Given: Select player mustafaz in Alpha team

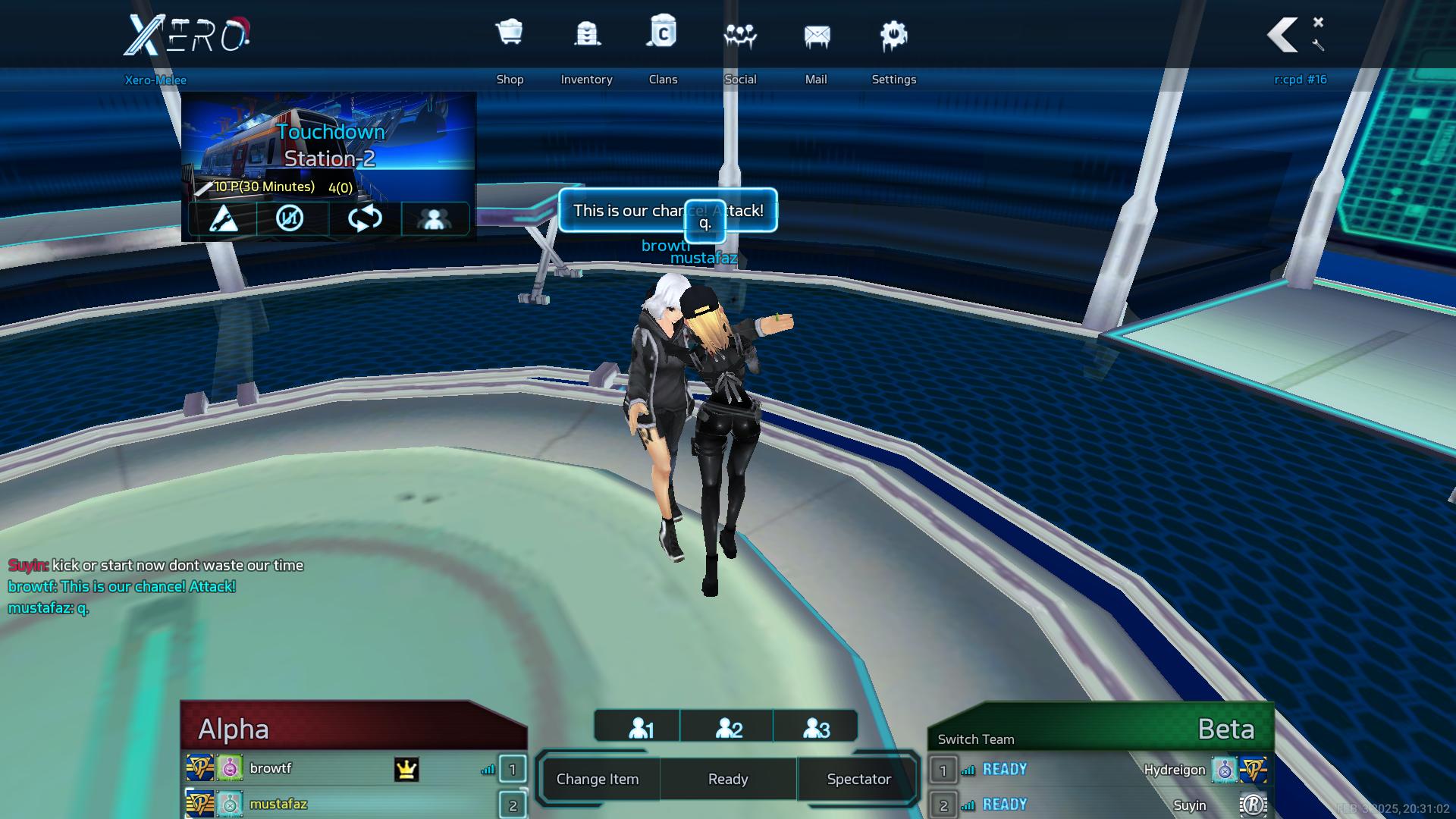Looking at the screenshot, I should (278, 804).
